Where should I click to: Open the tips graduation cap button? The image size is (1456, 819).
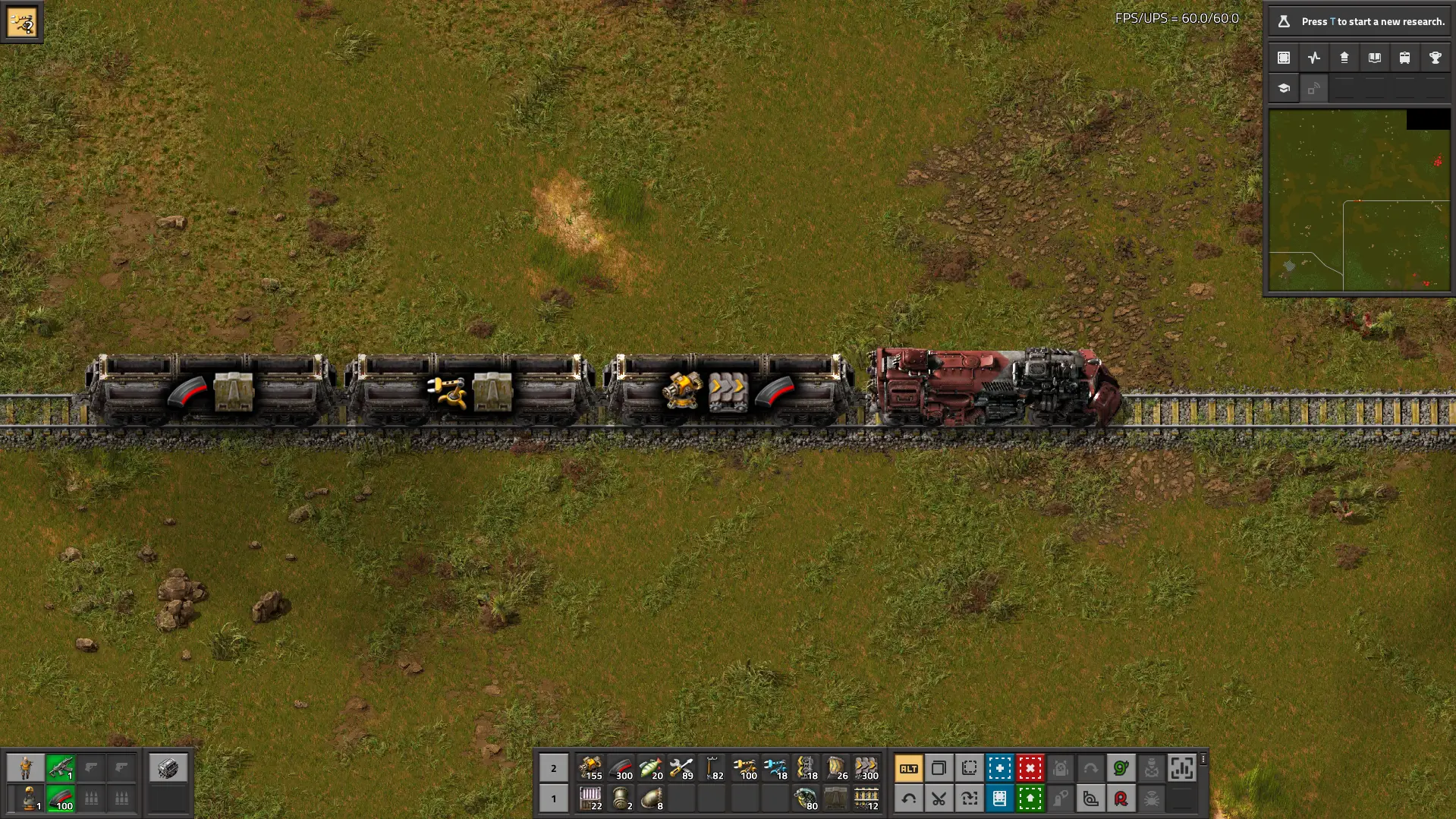1284,88
